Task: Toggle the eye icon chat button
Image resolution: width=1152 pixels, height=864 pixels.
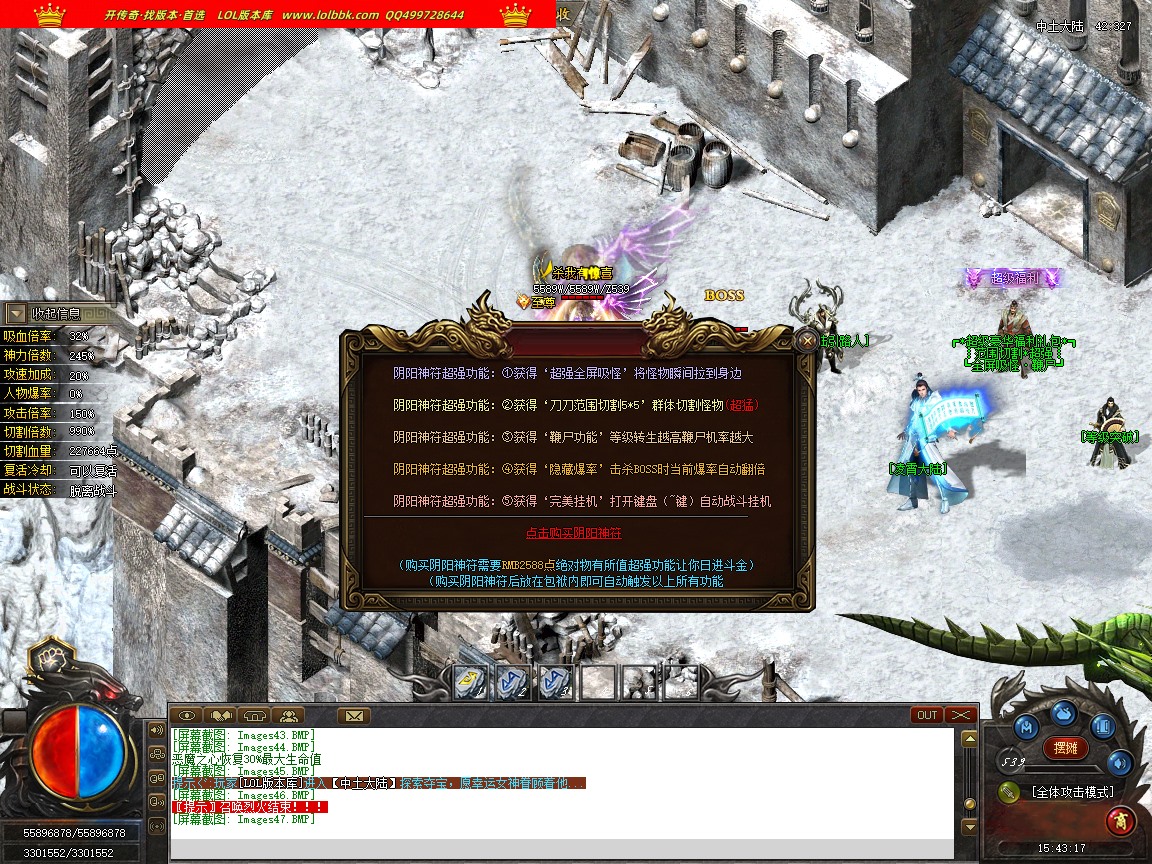Action: 186,715
